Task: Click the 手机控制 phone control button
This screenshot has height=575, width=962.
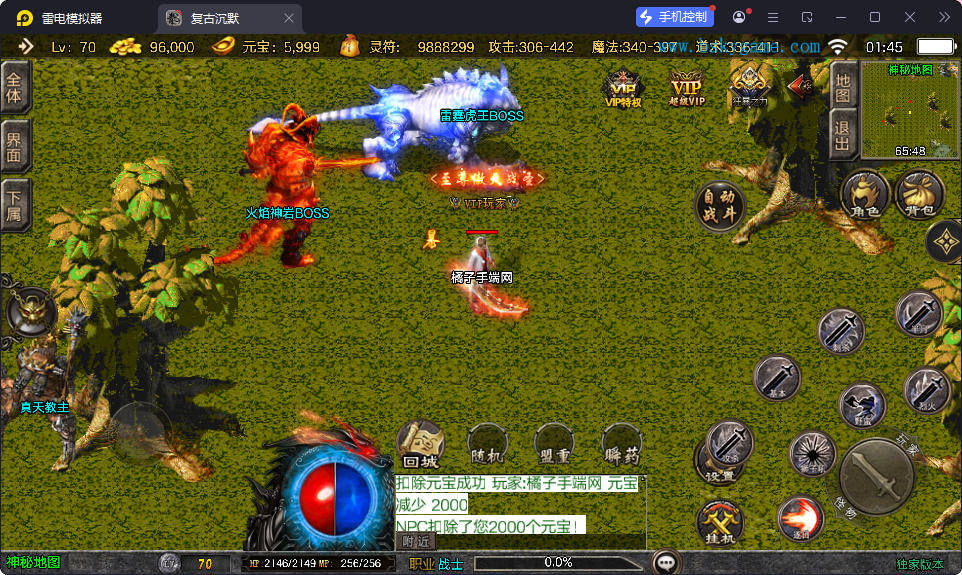Action: pos(675,17)
